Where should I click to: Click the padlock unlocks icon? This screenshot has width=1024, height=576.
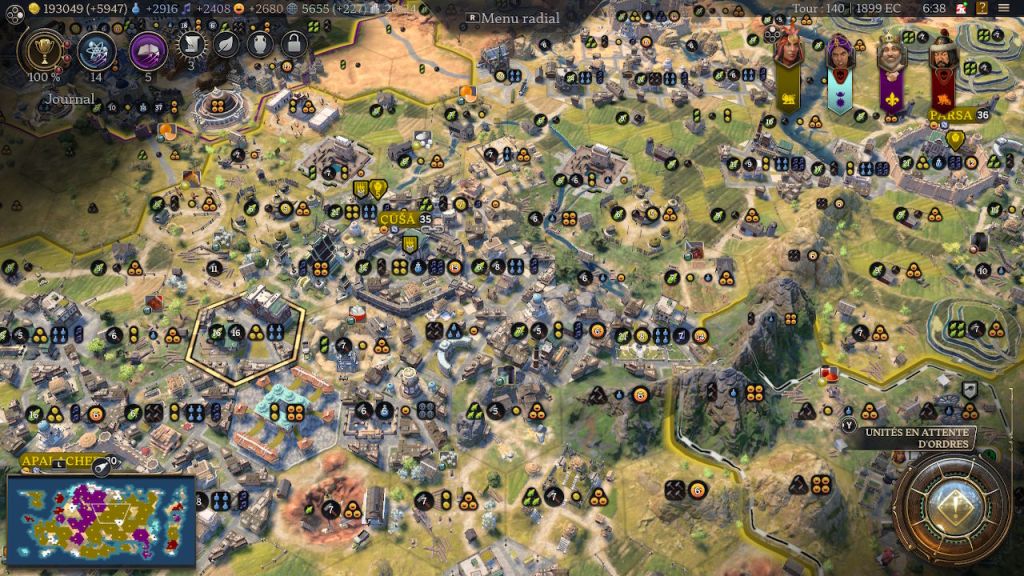(293, 44)
